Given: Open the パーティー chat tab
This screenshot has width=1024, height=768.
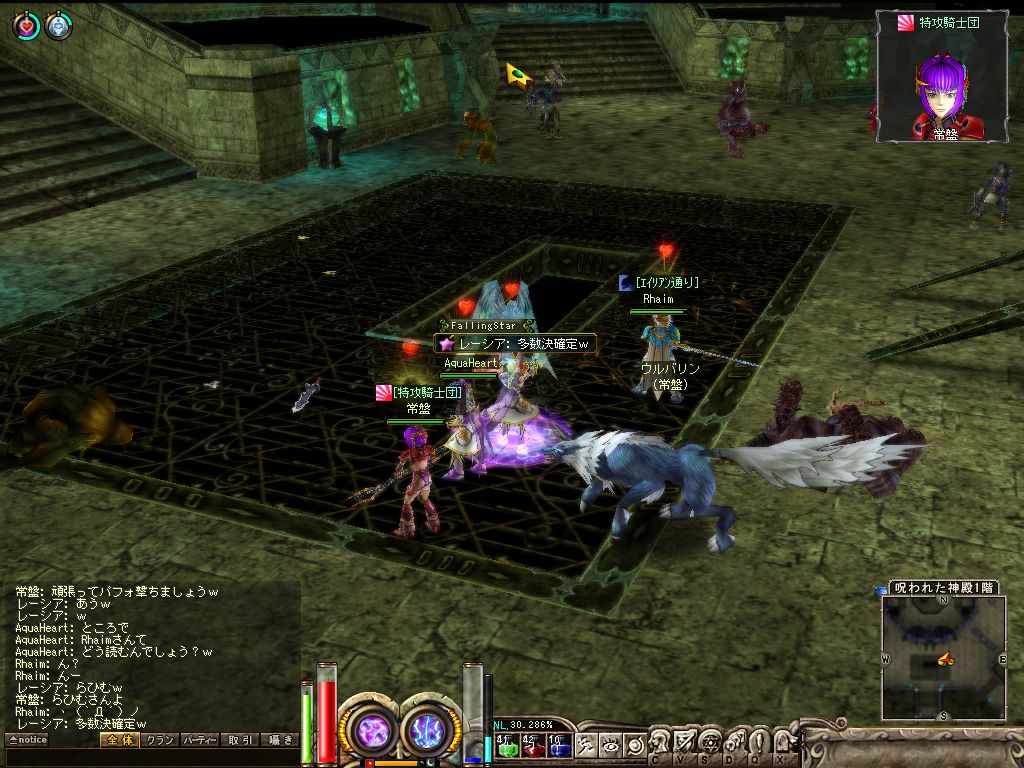Looking at the screenshot, I should tap(200, 740).
